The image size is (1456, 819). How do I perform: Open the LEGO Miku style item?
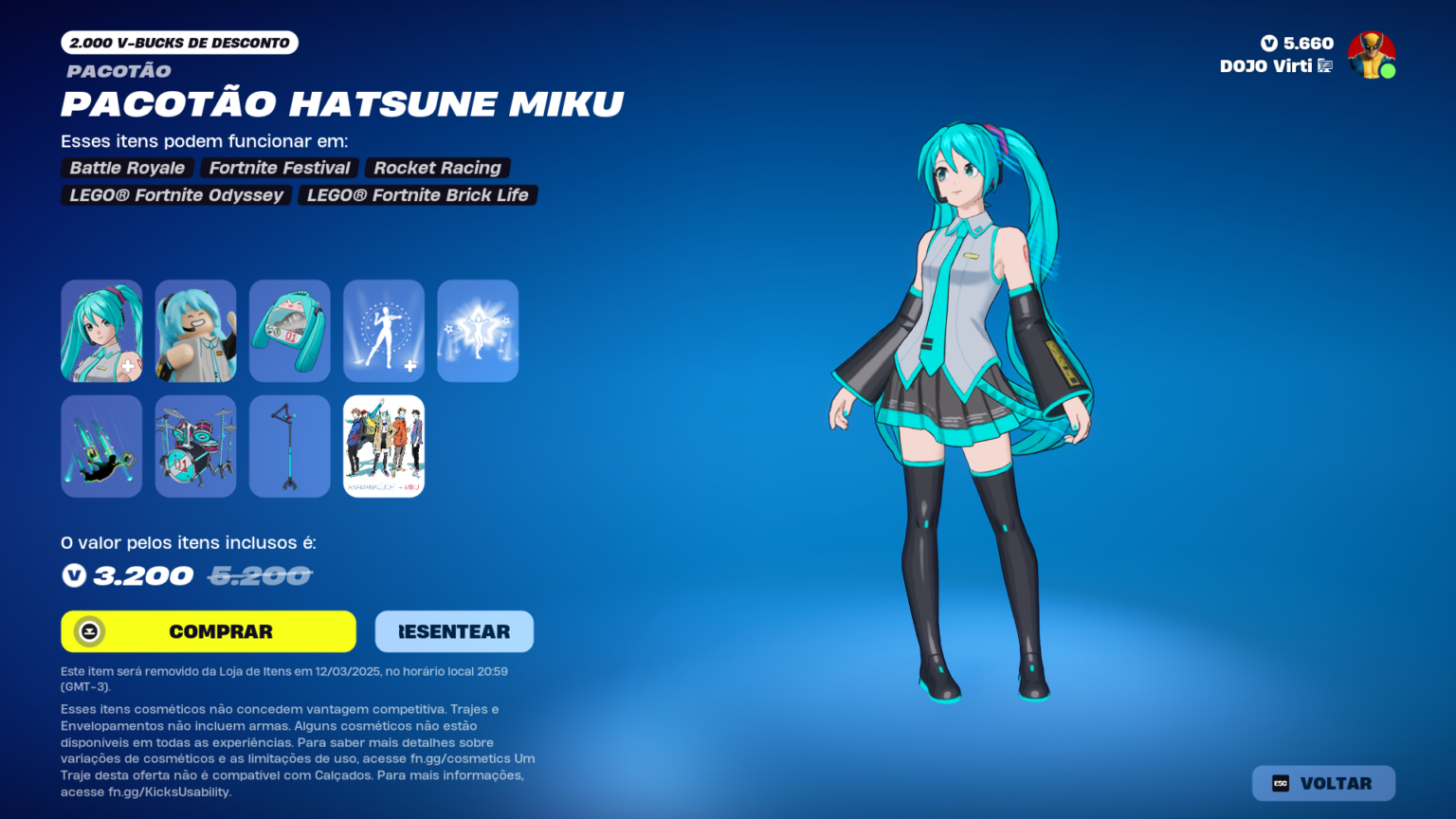click(195, 331)
